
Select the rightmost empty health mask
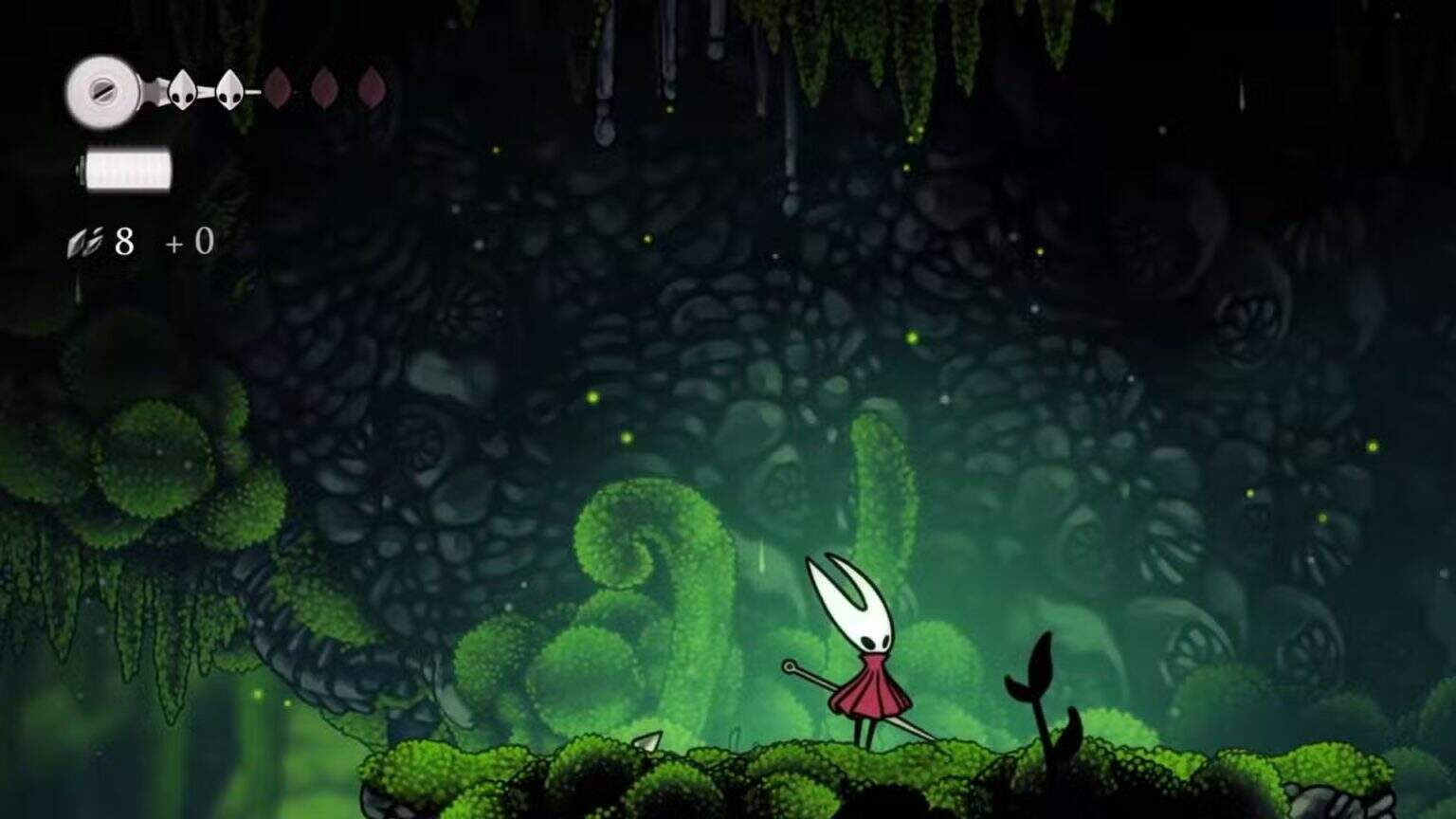pyautogui.click(x=372, y=88)
